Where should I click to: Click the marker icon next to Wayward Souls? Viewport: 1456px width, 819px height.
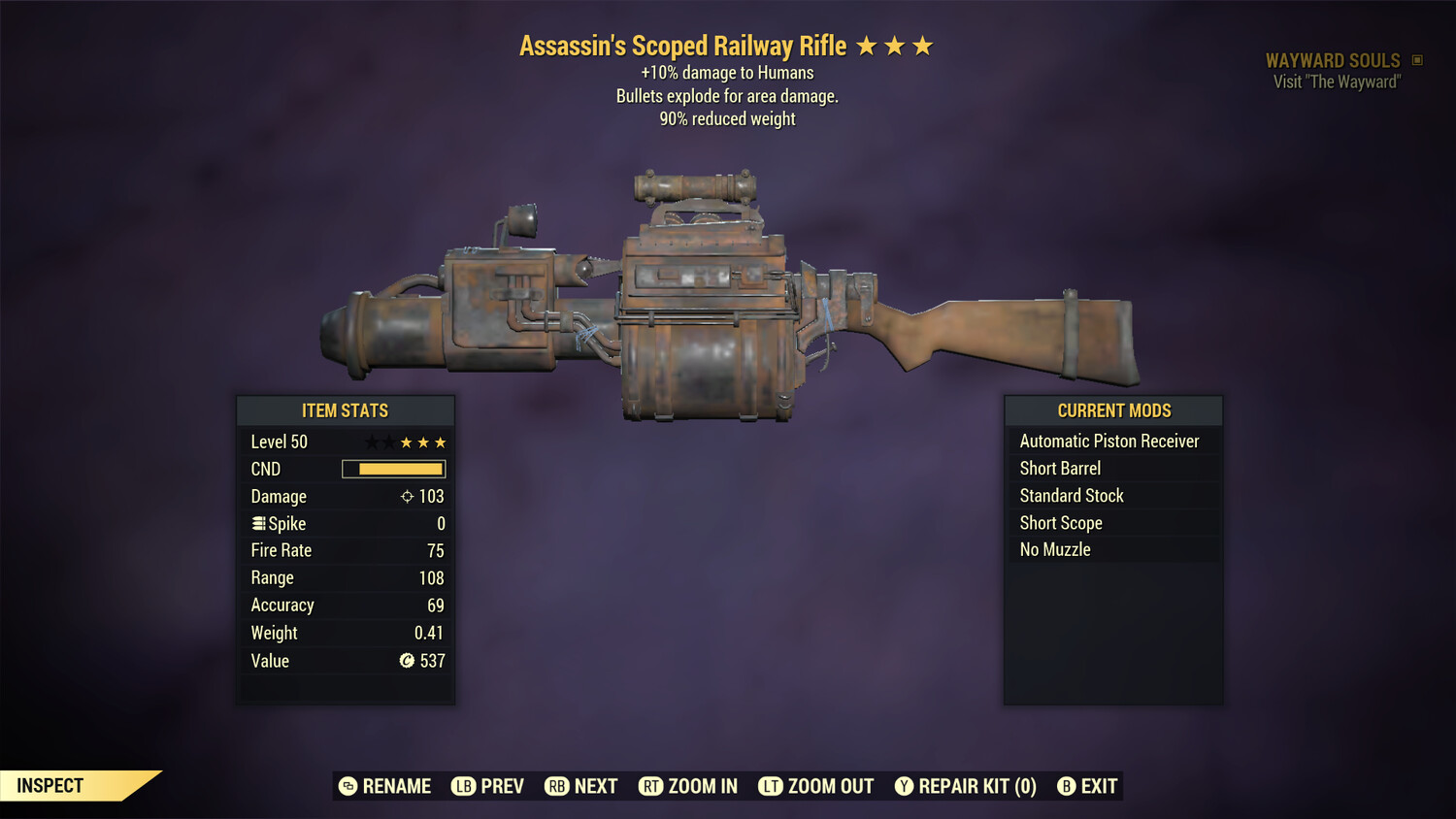(x=1417, y=59)
